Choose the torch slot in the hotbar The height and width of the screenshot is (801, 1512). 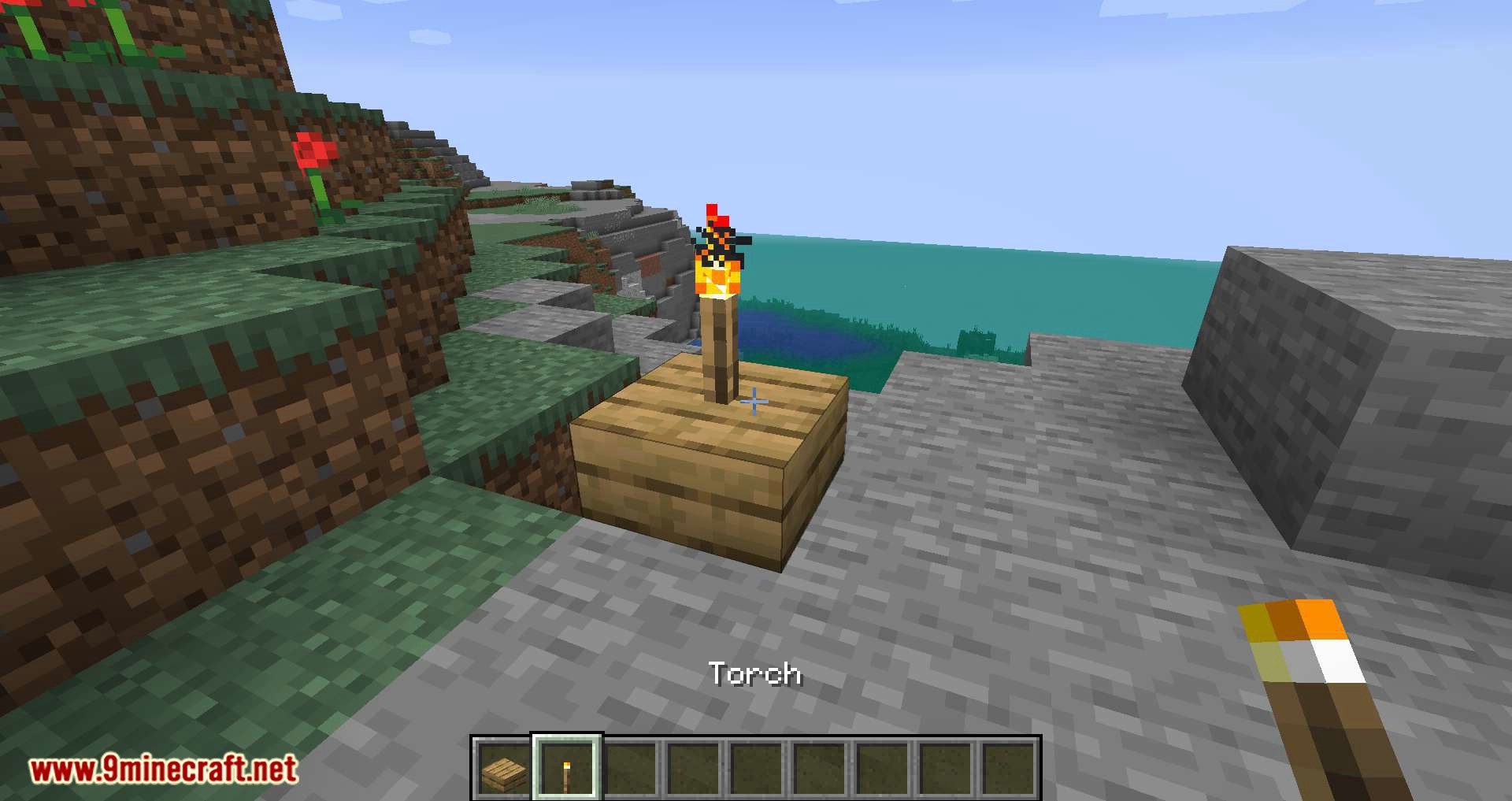pyautogui.click(x=567, y=768)
